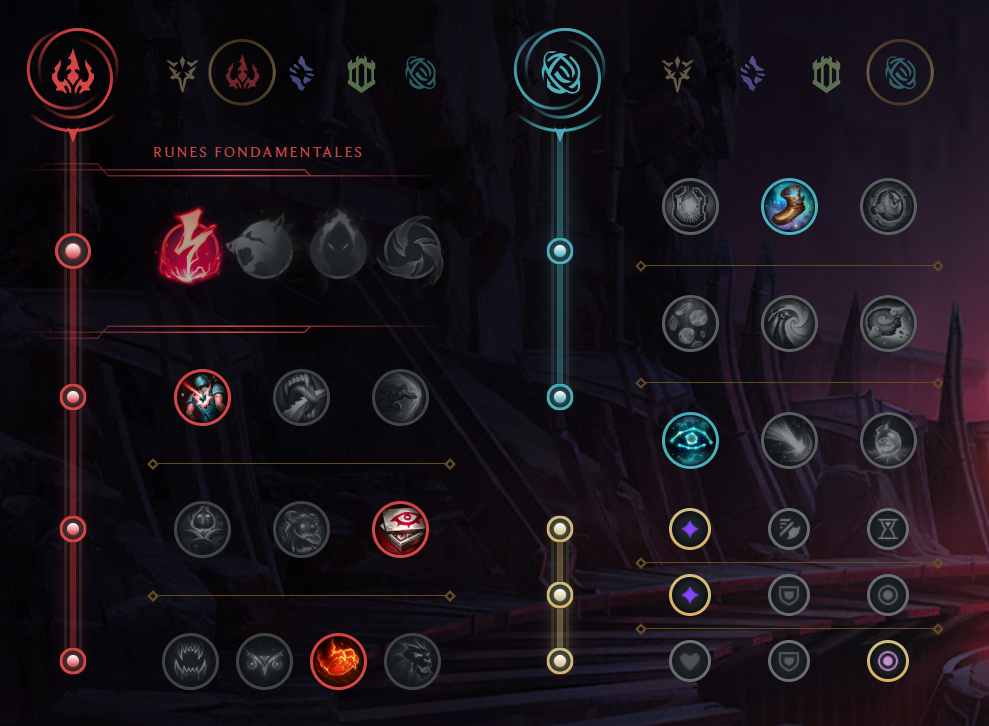Select the heart health stat shard
Viewport: 989px width, 726px height.
690,661
